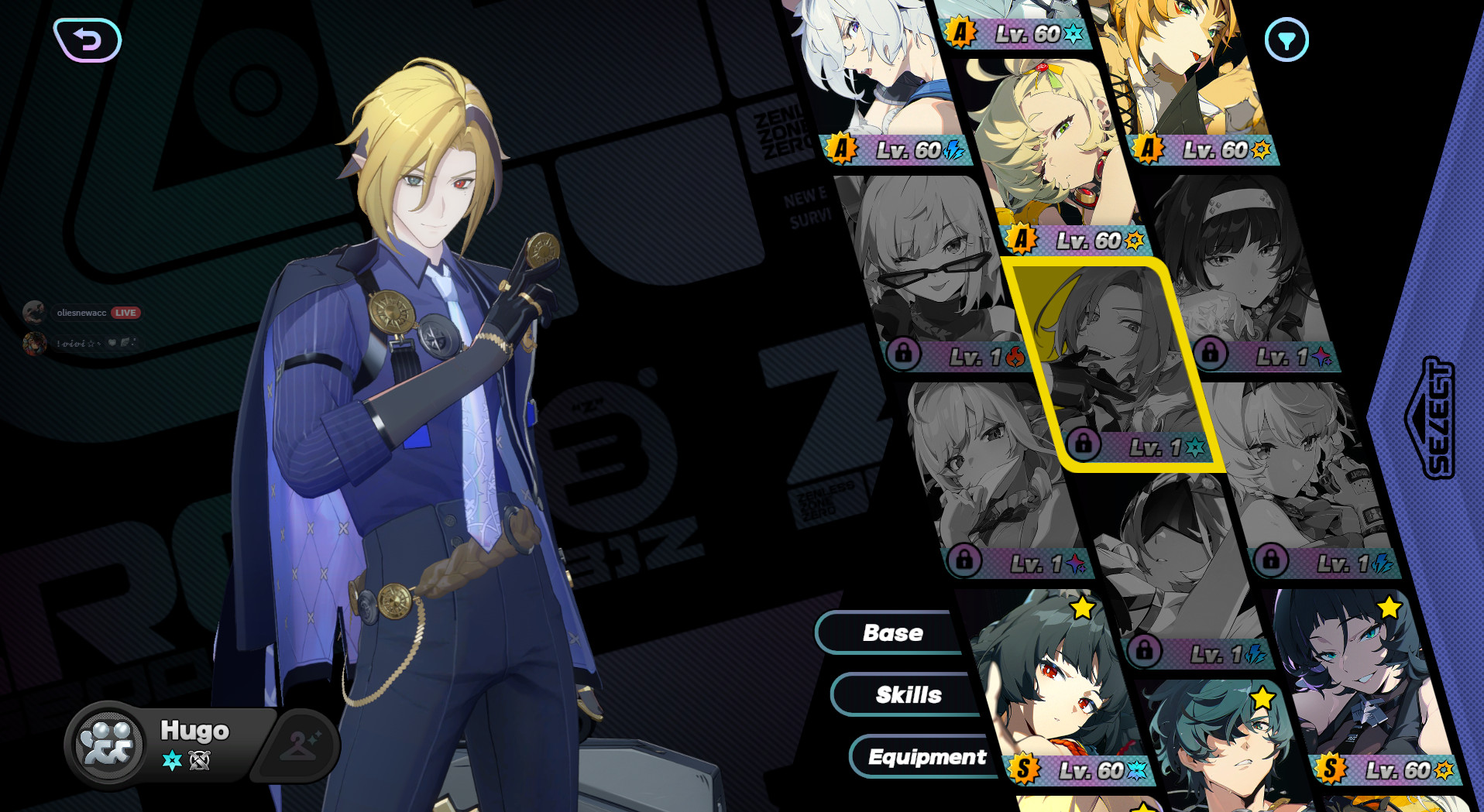Open the Equipment panel

point(926,757)
